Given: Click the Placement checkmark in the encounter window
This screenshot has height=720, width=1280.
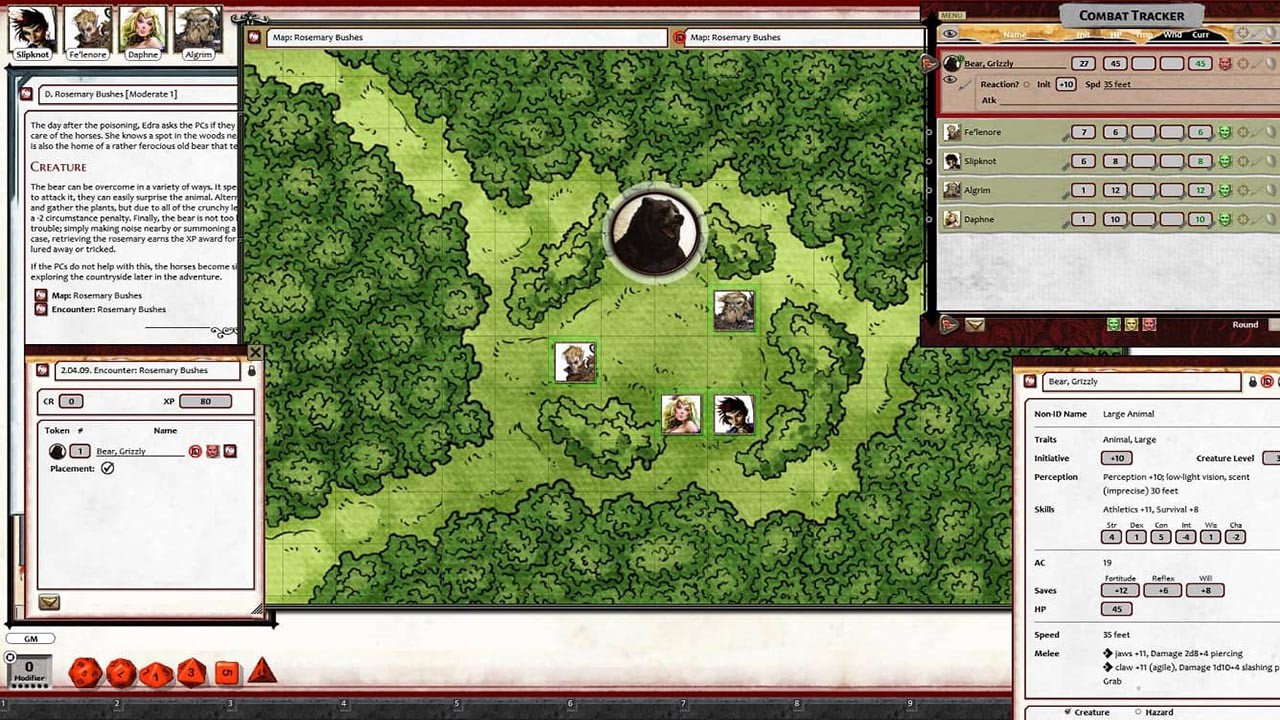Looking at the screenshot, I should (x=107, y=468).
